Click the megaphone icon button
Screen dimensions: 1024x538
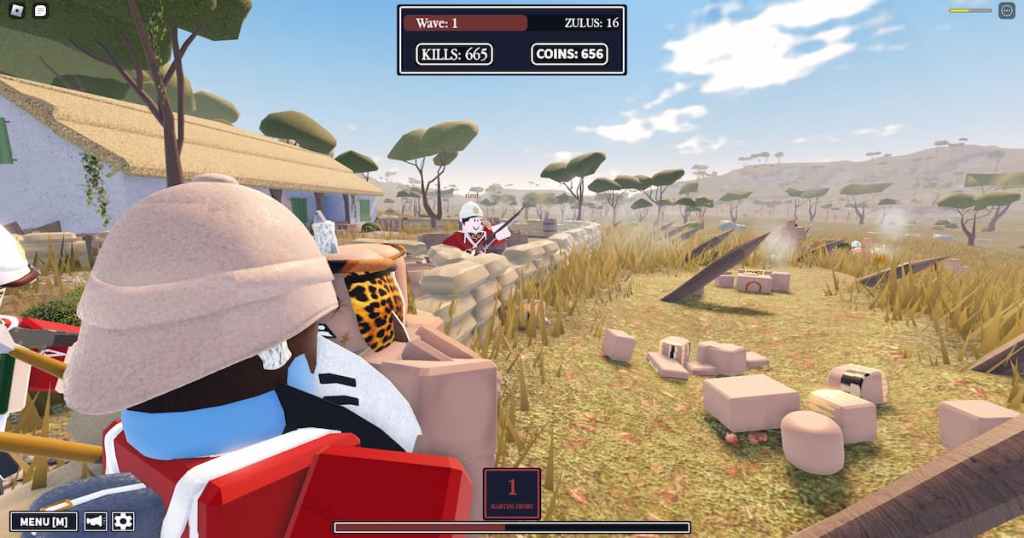pos(96,521)
